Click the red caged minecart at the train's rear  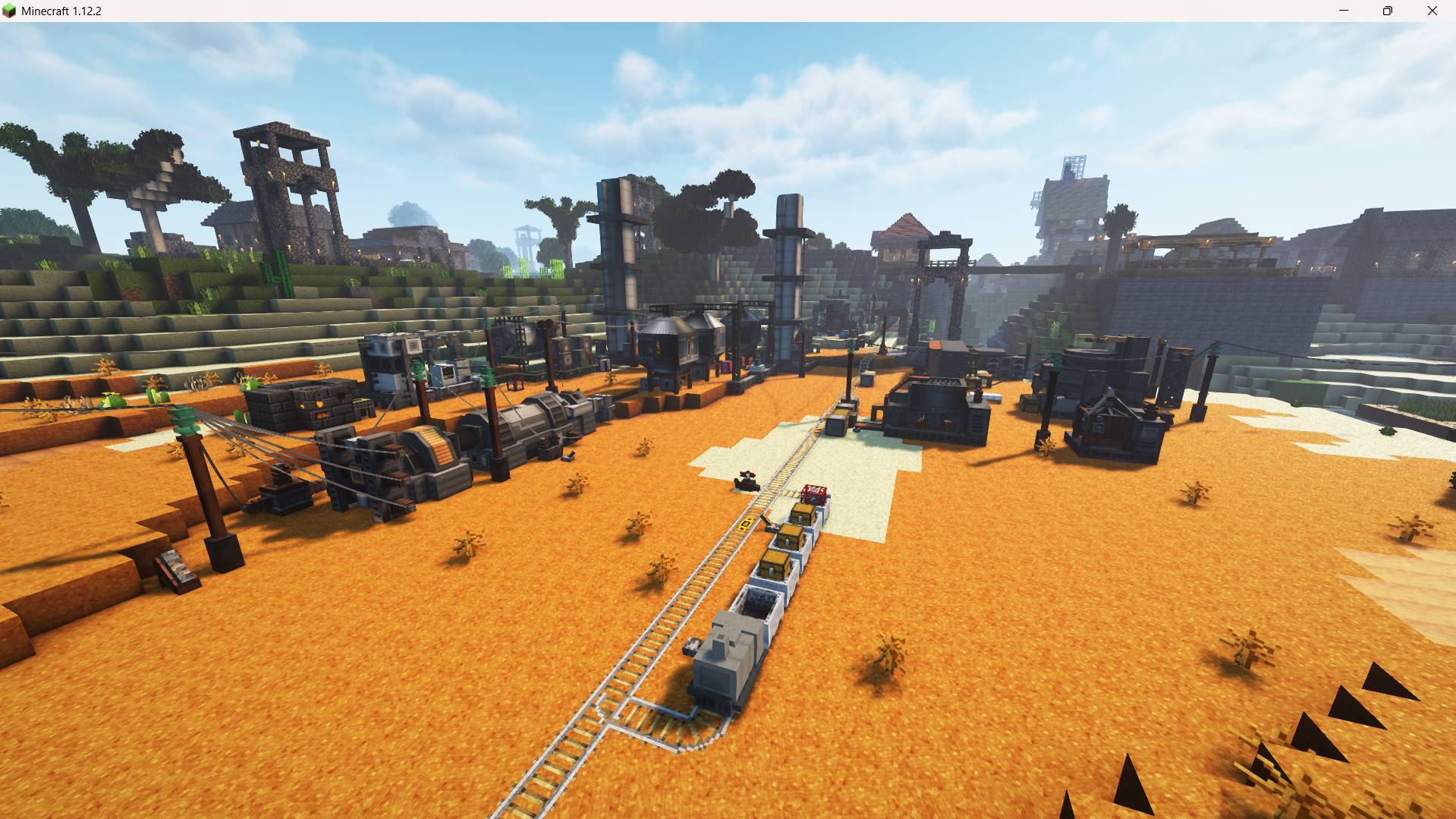(x=816, y=493)
